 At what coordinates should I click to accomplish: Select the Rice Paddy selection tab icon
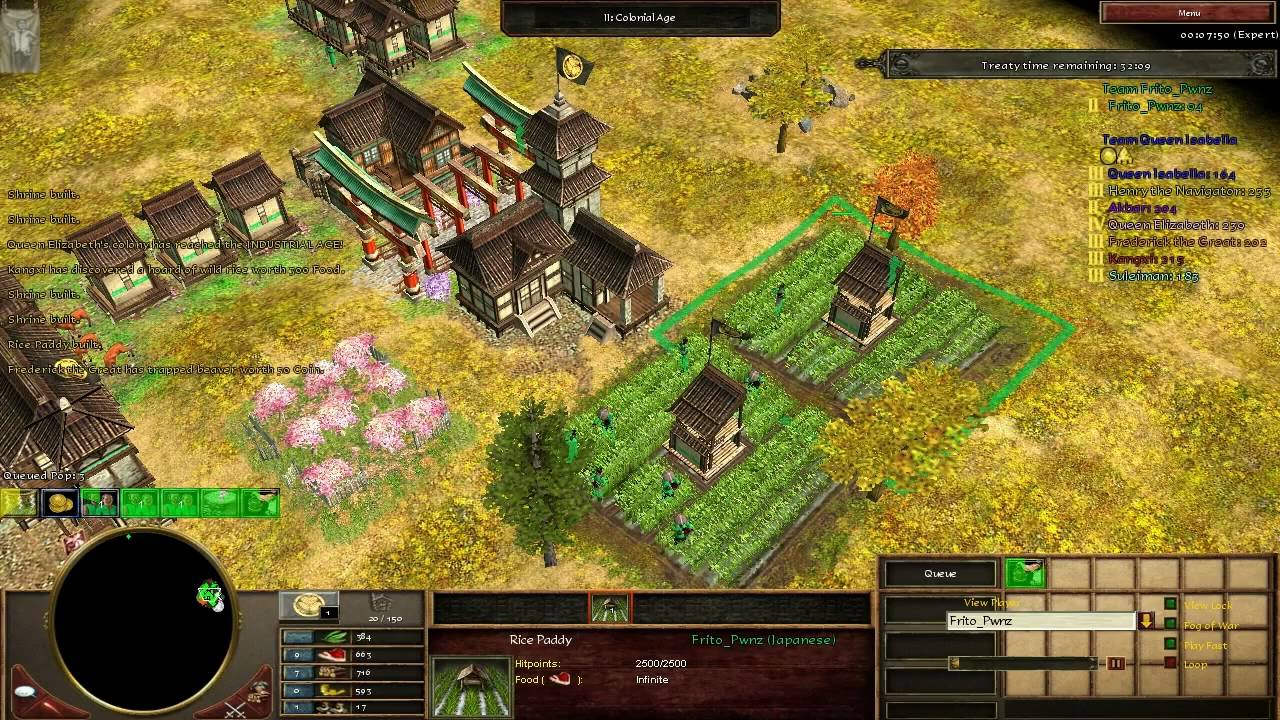610,607
